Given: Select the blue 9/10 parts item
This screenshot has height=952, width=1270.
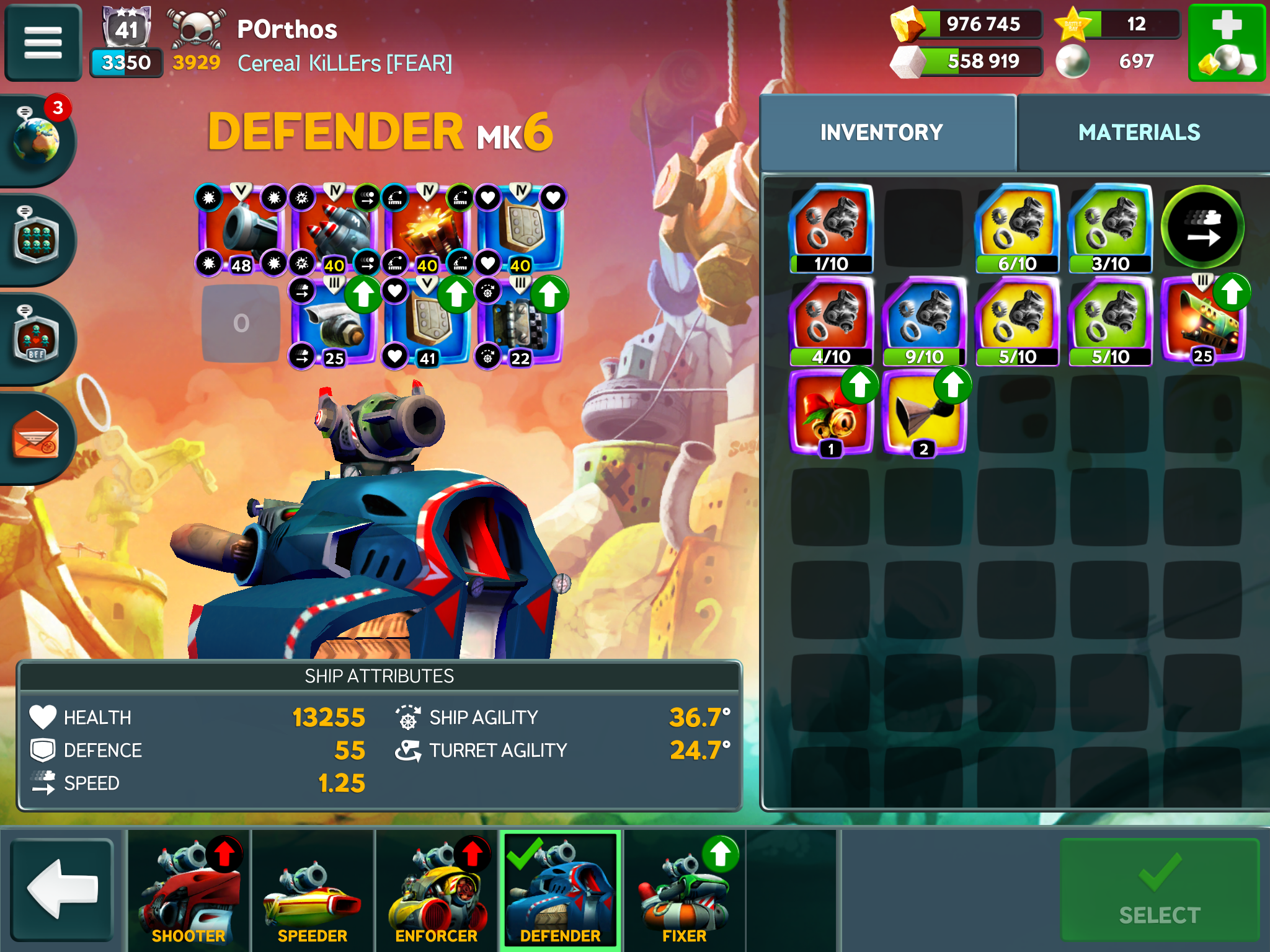Looking at the screenshot, I should (923, 321).
